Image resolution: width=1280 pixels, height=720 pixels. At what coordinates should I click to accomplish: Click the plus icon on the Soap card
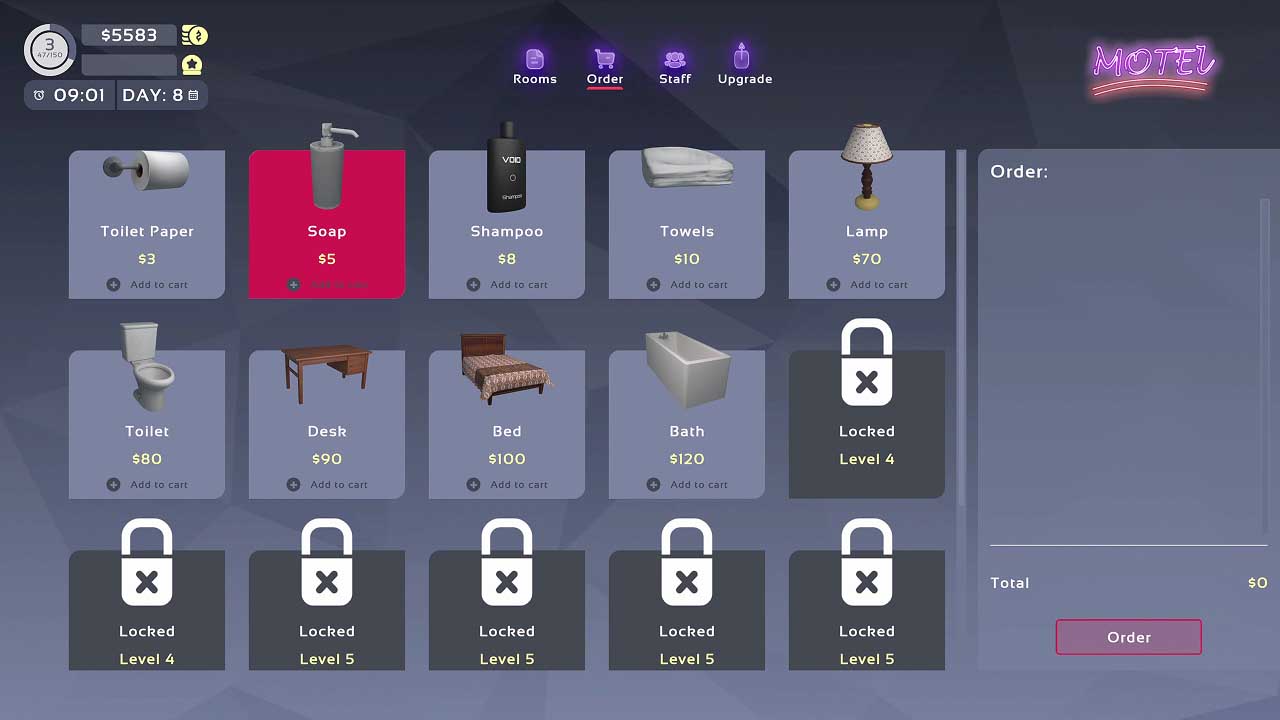(293, 284)
